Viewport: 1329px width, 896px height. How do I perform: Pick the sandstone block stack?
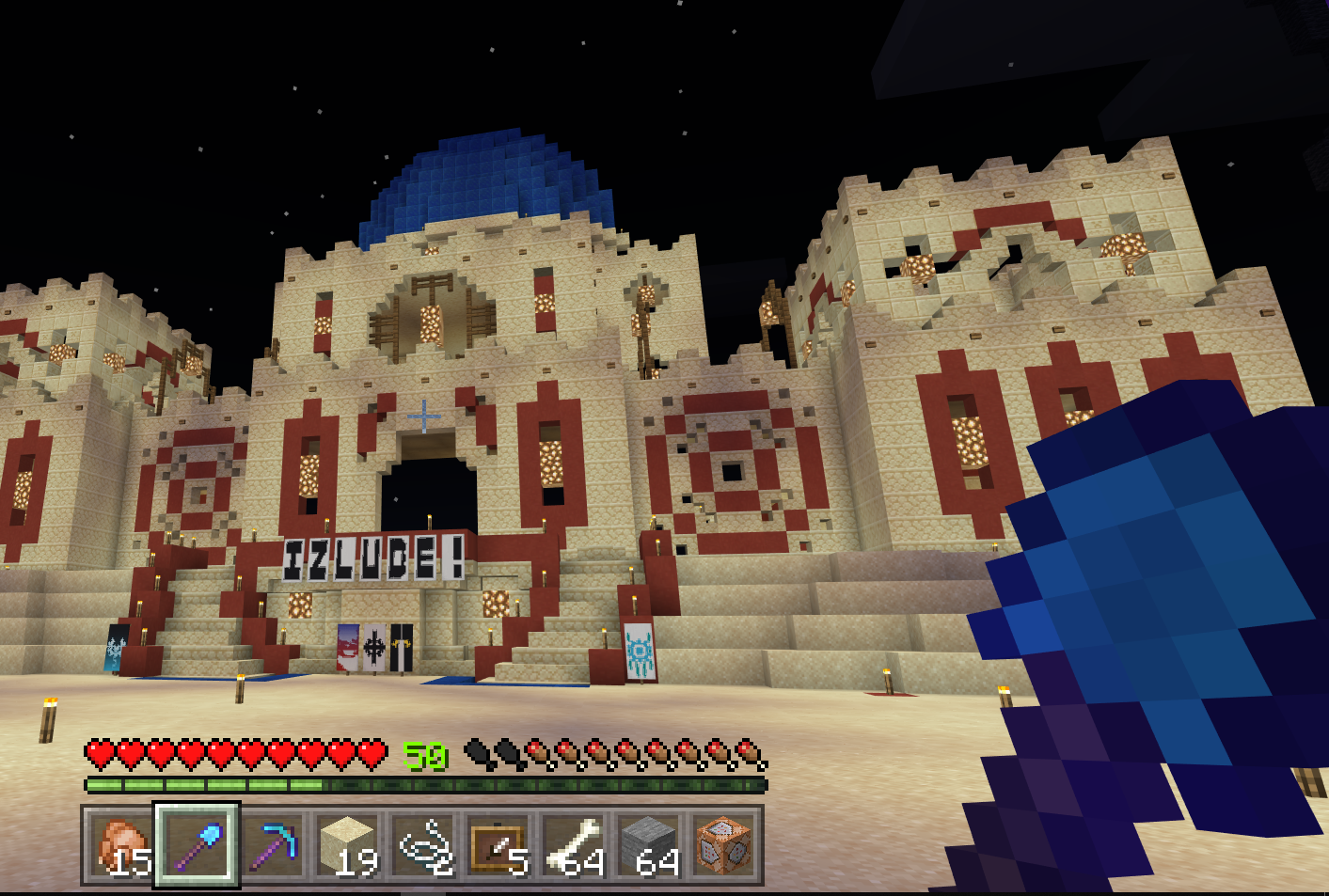click(347, 844)
